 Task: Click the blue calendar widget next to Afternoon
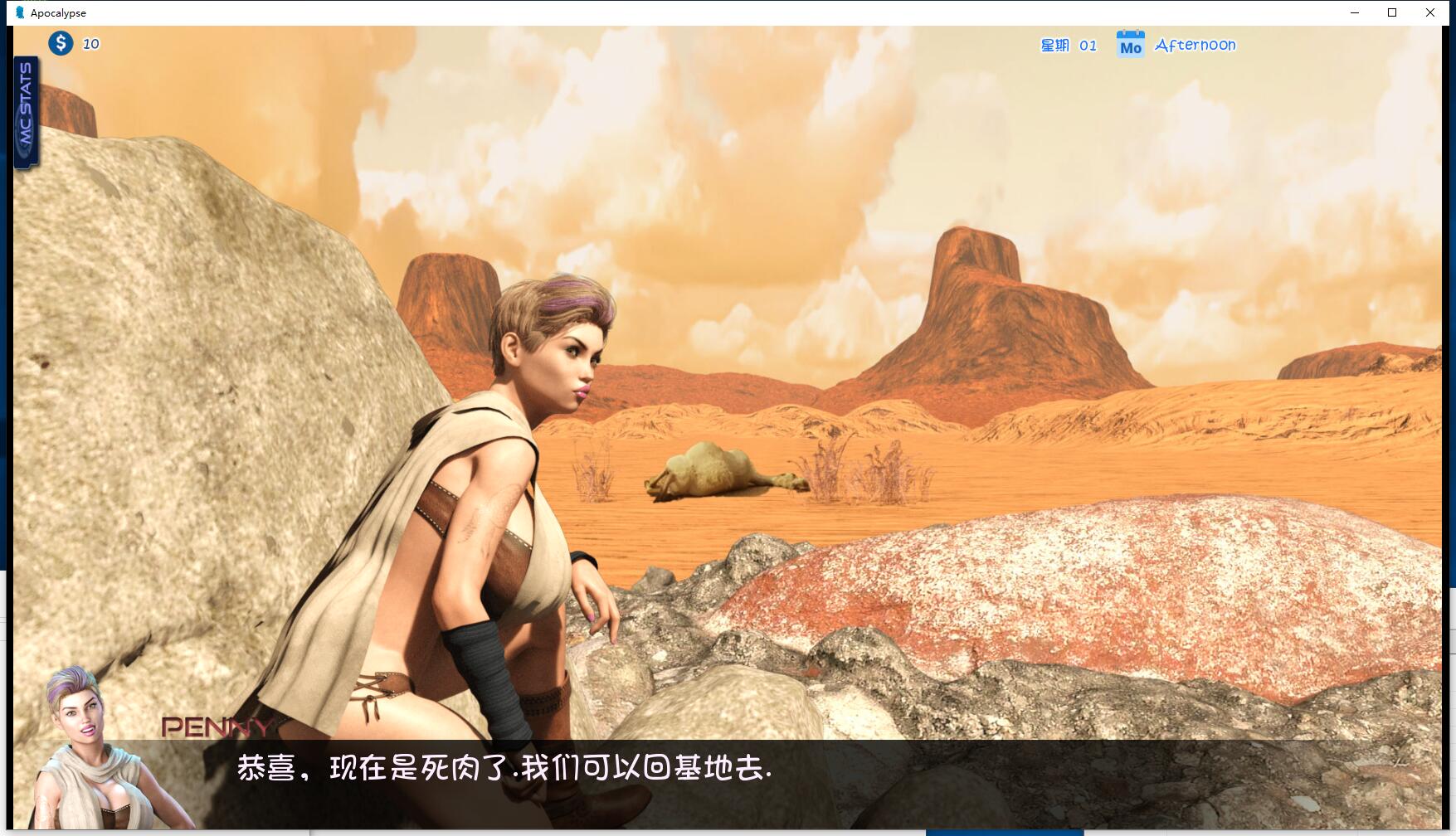pos(1130,45)
